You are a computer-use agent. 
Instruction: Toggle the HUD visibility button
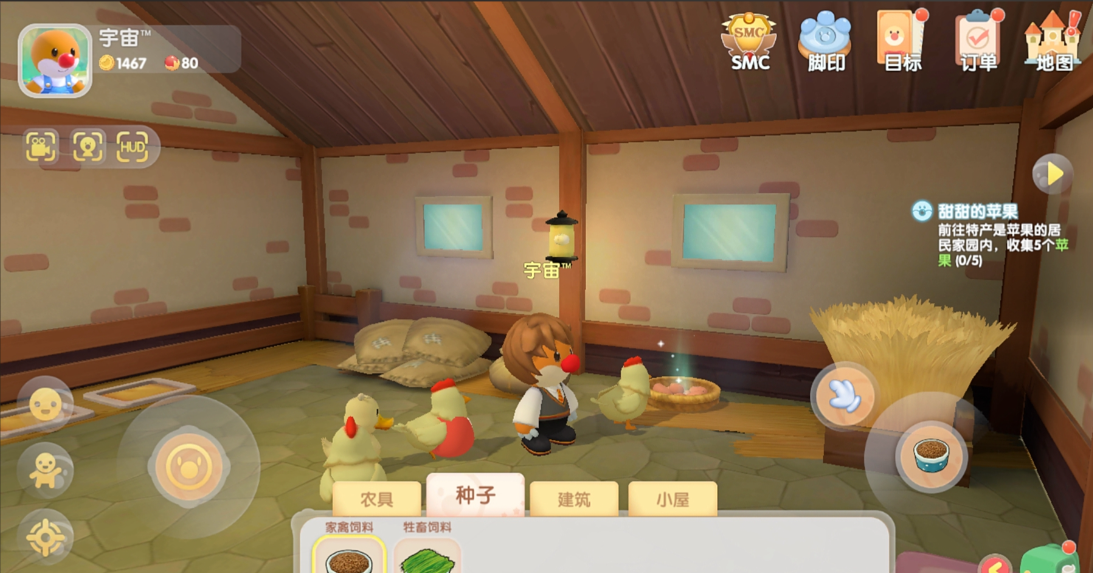pyautogui.click(x=133, y=148)
